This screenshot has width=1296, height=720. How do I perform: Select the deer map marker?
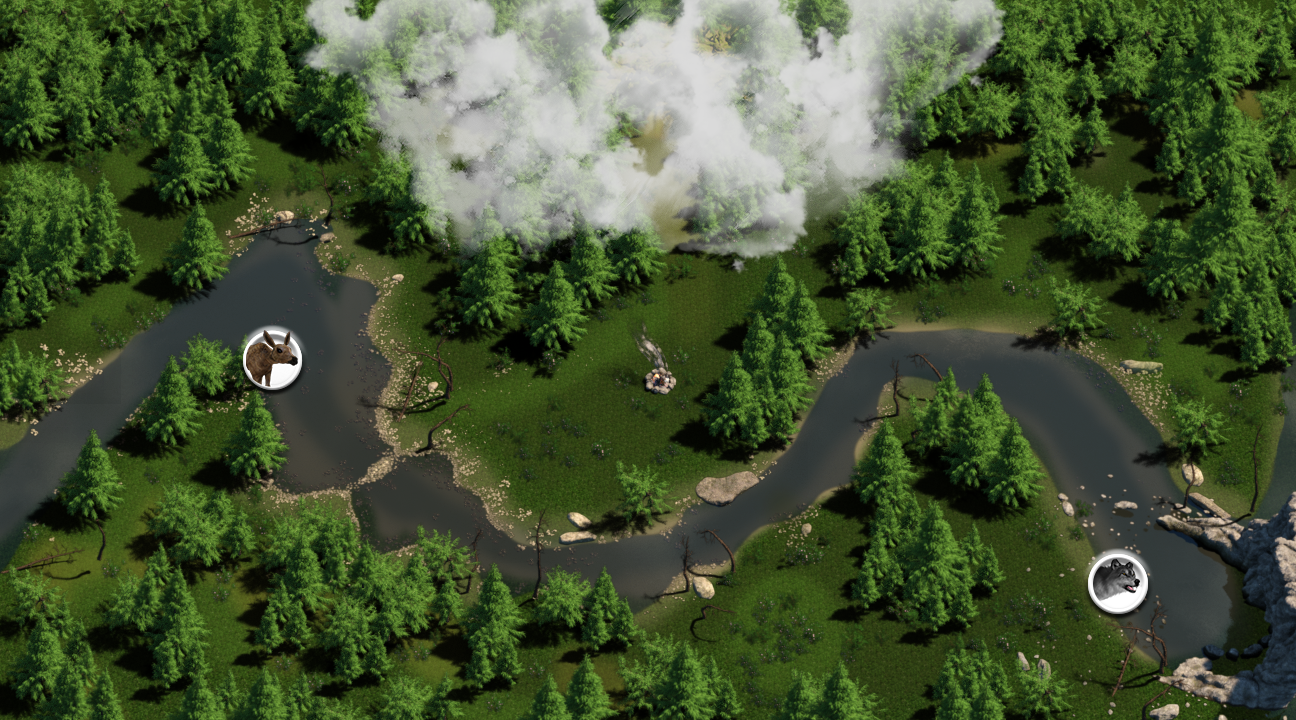(272, 359)
